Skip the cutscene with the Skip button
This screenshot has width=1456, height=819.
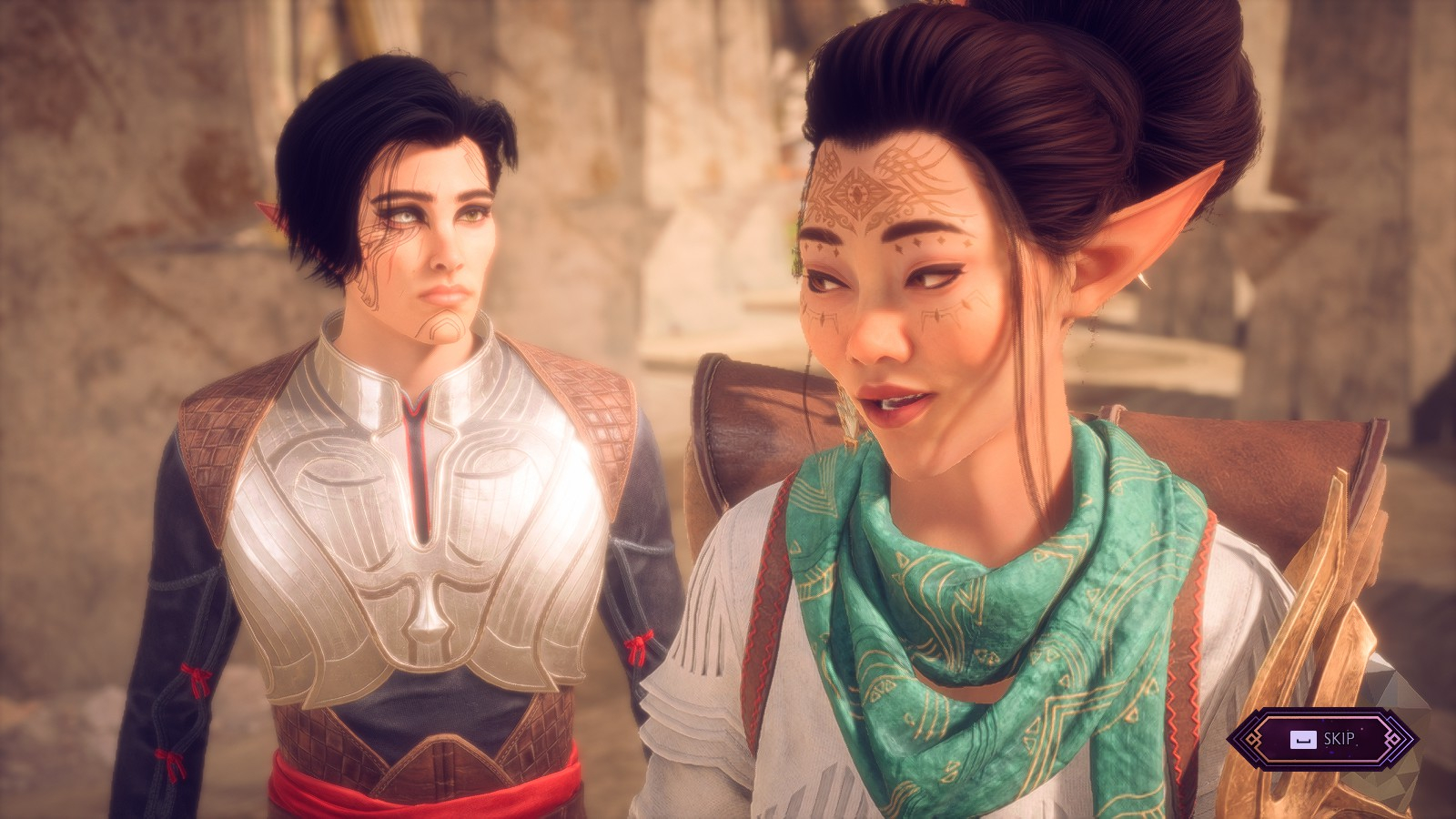[1323, 739]
